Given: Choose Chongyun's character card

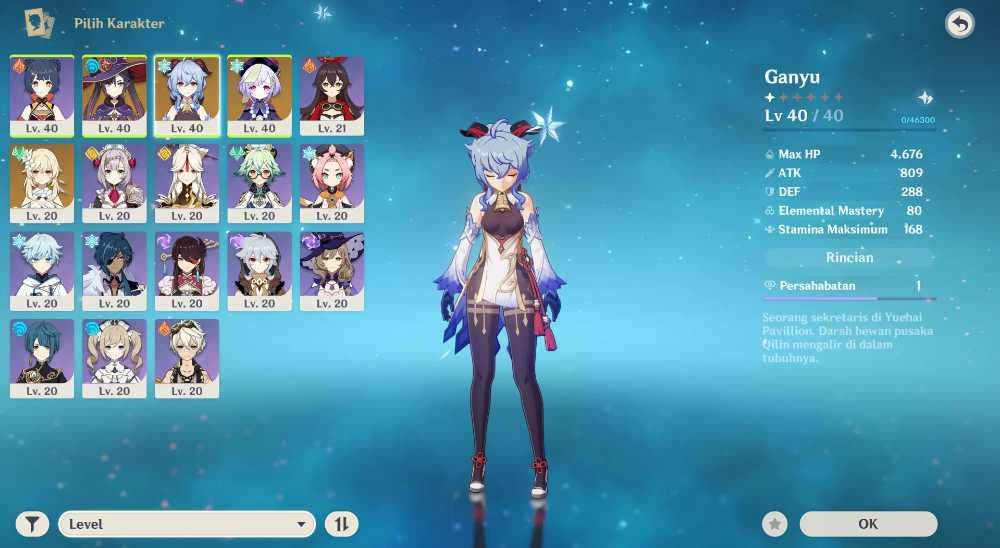Looking at the screenshot, I should tap(42, 271).
